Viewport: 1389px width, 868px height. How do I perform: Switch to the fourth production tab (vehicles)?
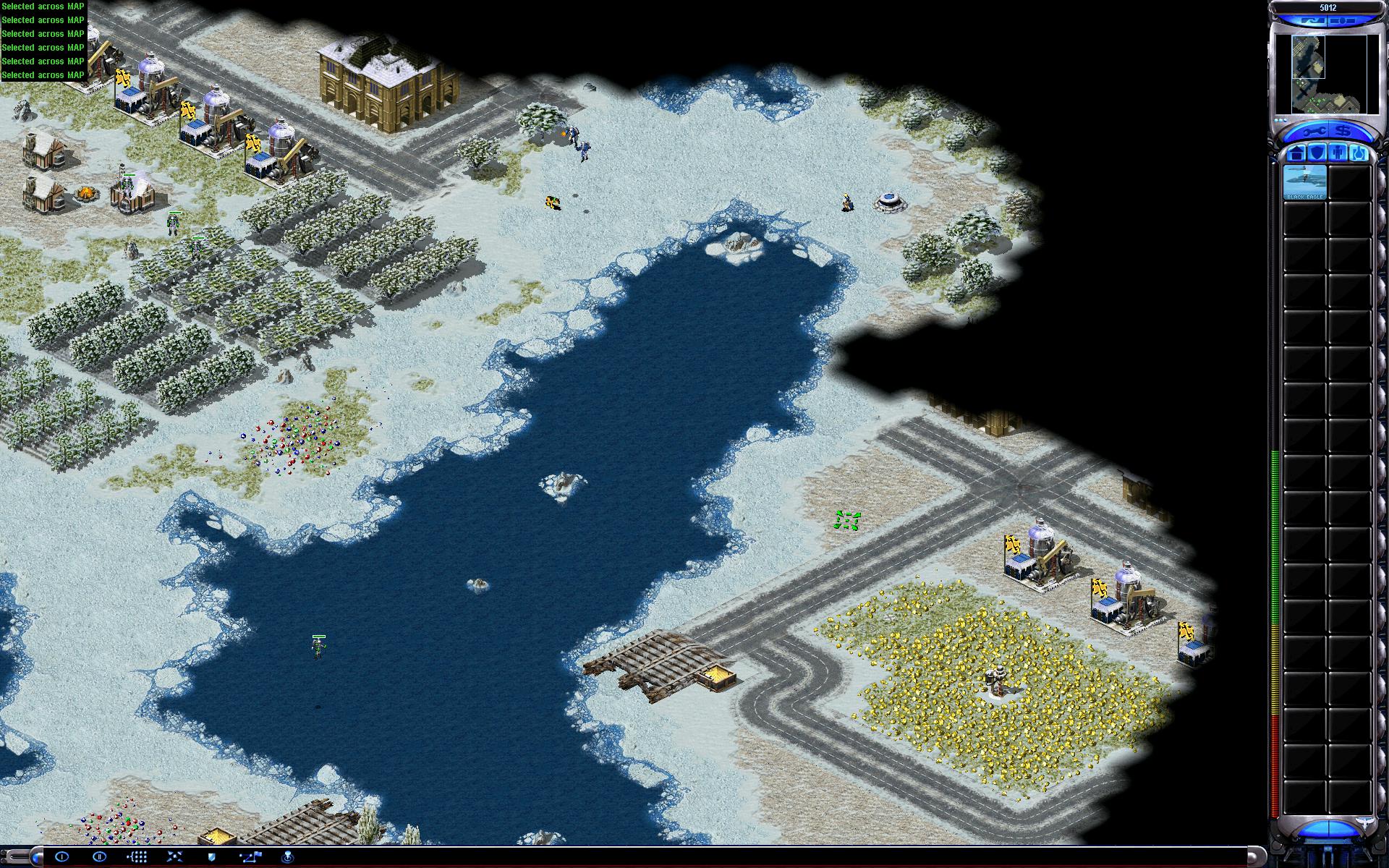(1358, 153)
